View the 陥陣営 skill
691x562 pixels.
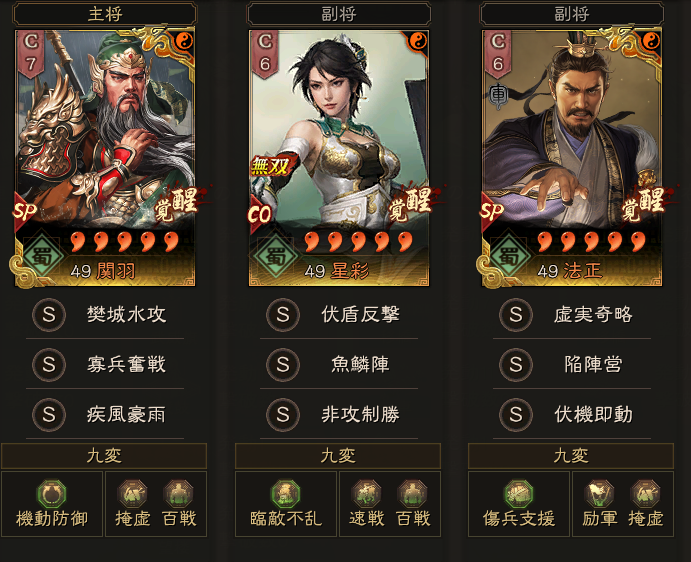pyautogui.click(x=572, y=365)
